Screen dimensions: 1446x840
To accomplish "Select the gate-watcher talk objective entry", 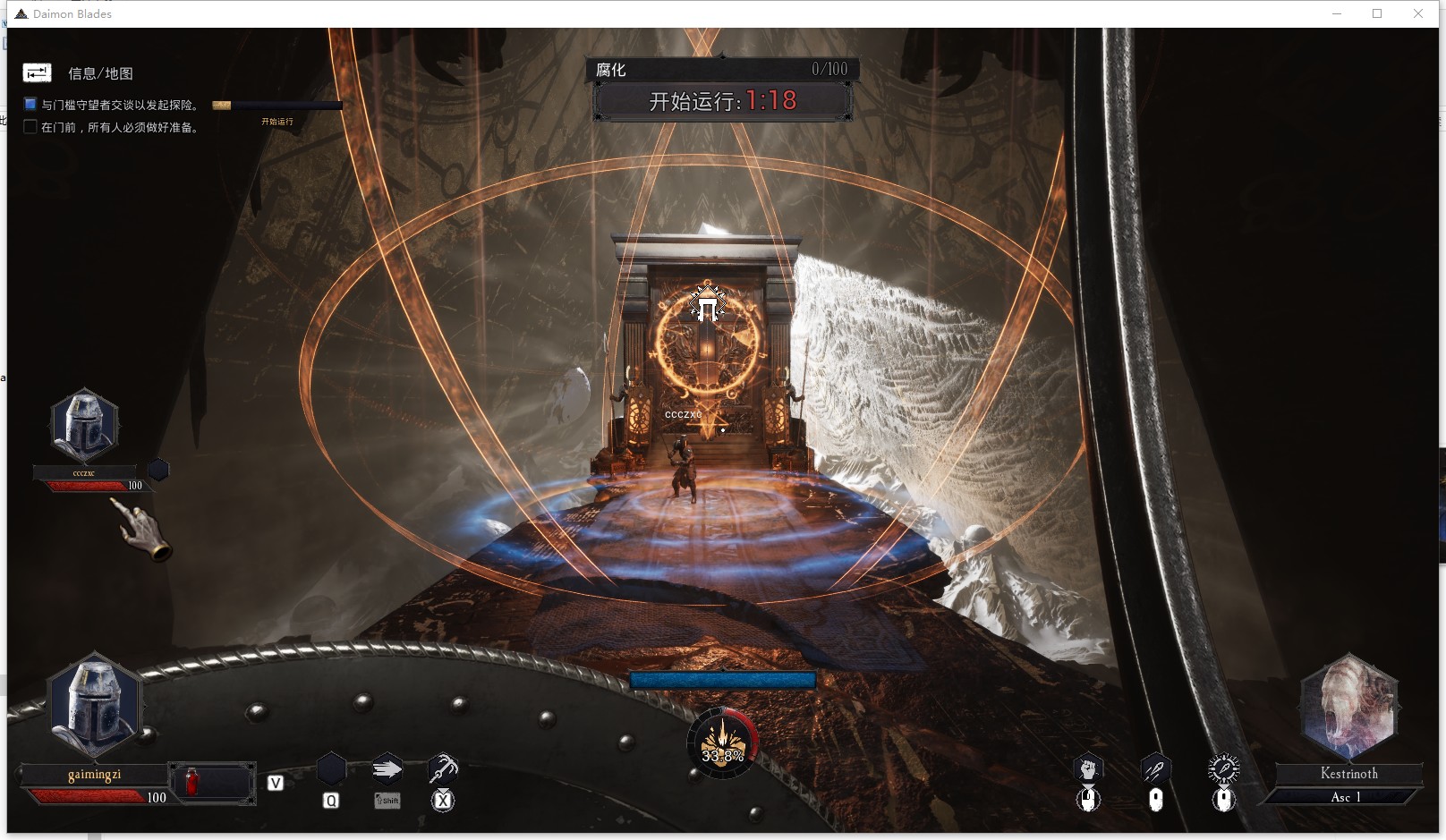I will [120, 105].
